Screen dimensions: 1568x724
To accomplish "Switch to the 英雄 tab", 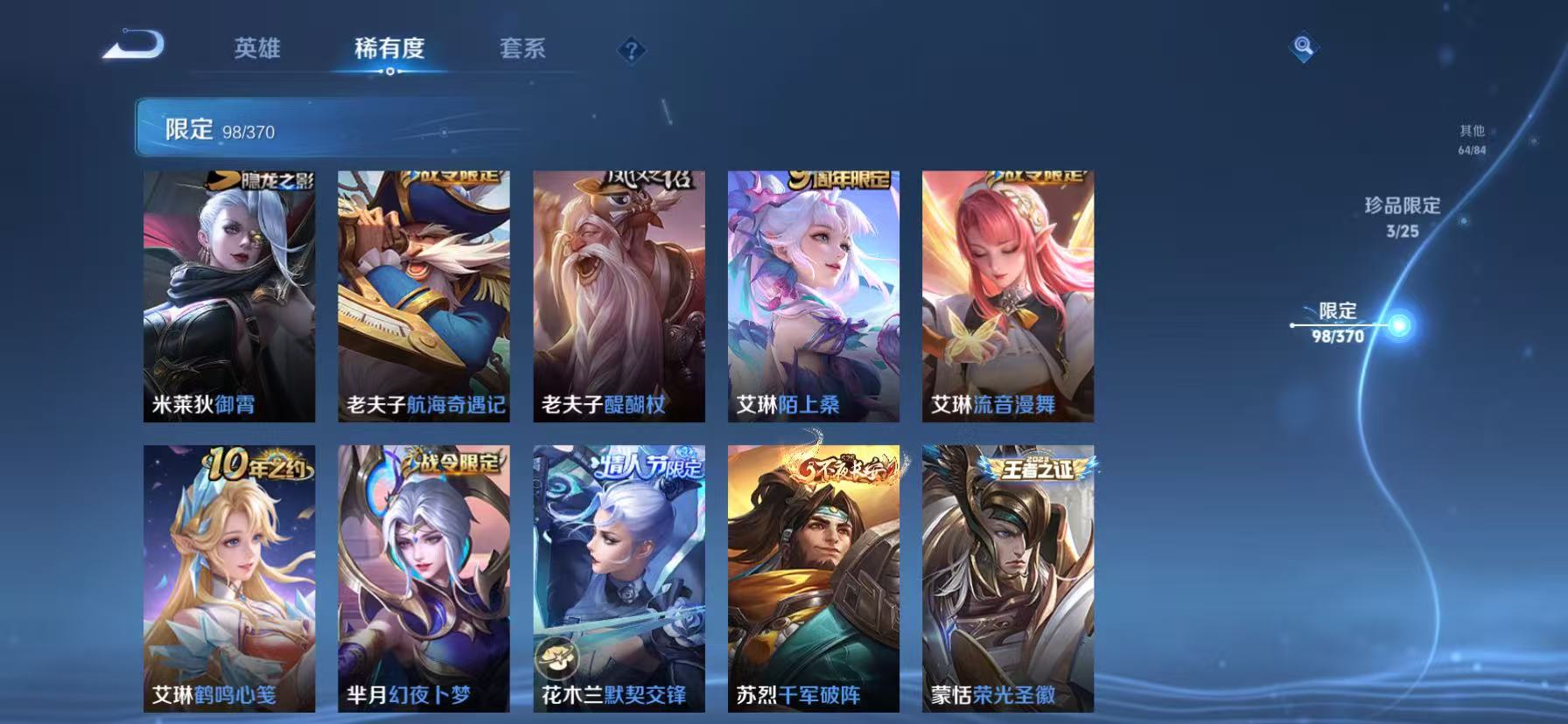I will coord(257,50).
